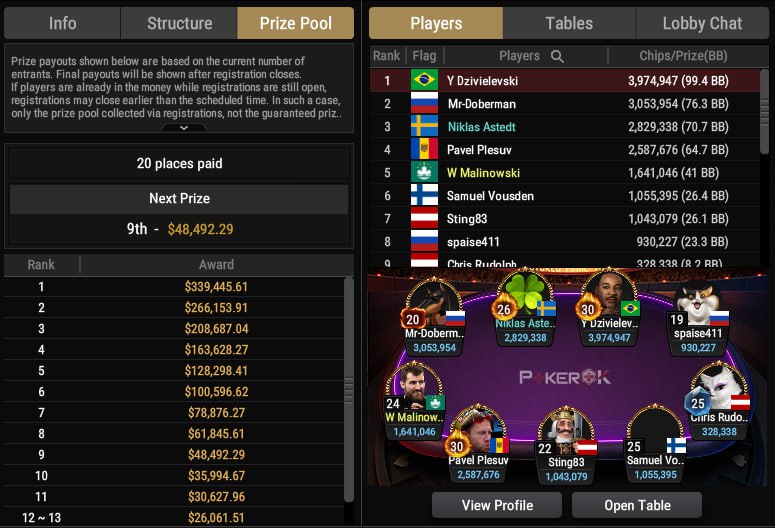This screenshot has width=775, height=528.
Task: Open the Structure tab
Action: click(179, 23)
